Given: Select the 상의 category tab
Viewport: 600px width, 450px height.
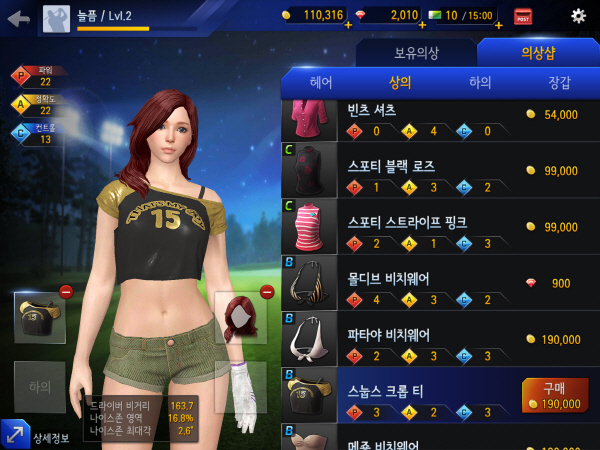Looking at the screenshot, I should point(400,83).
